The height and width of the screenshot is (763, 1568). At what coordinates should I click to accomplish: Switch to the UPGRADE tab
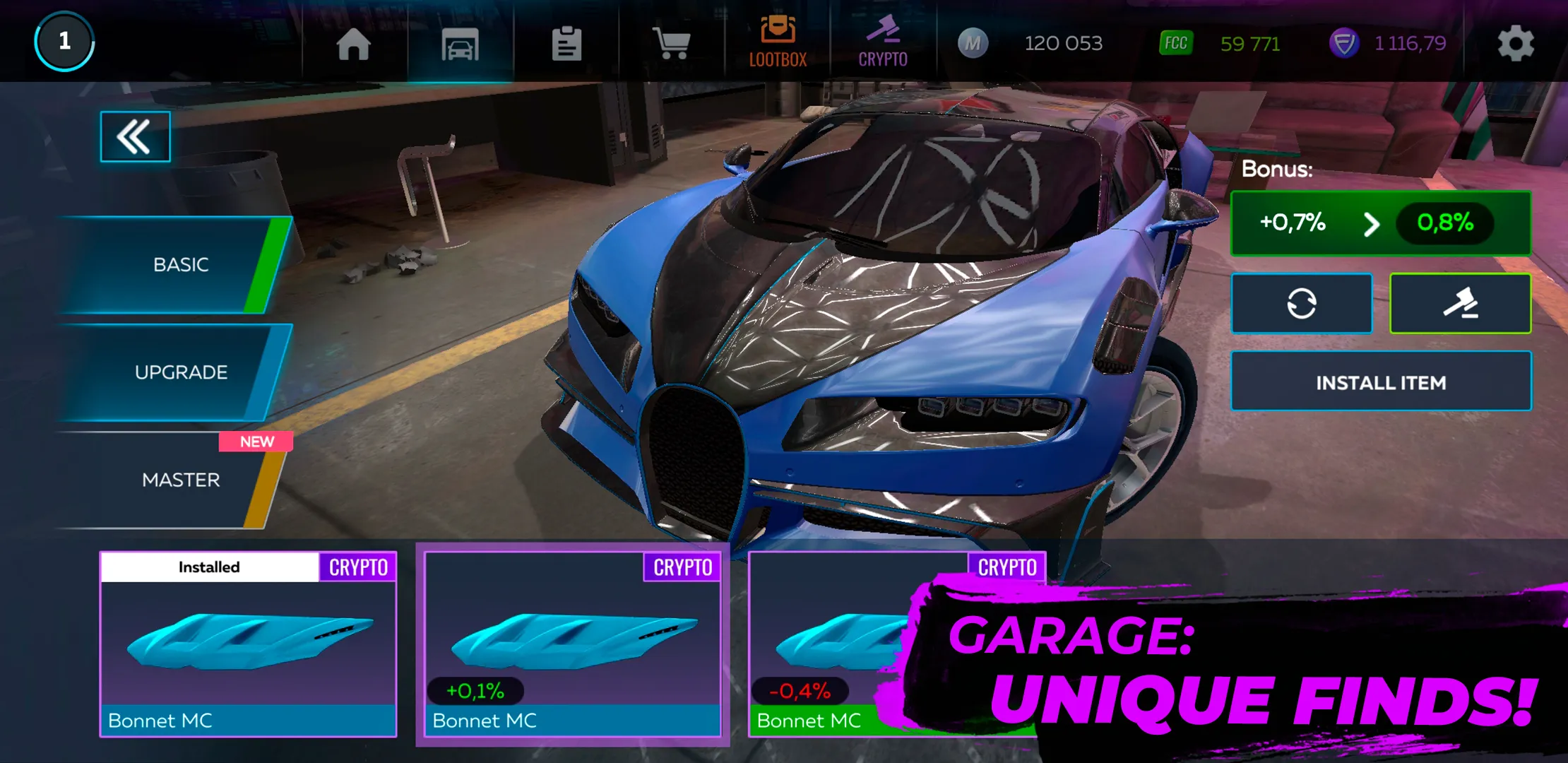(181, 371)
